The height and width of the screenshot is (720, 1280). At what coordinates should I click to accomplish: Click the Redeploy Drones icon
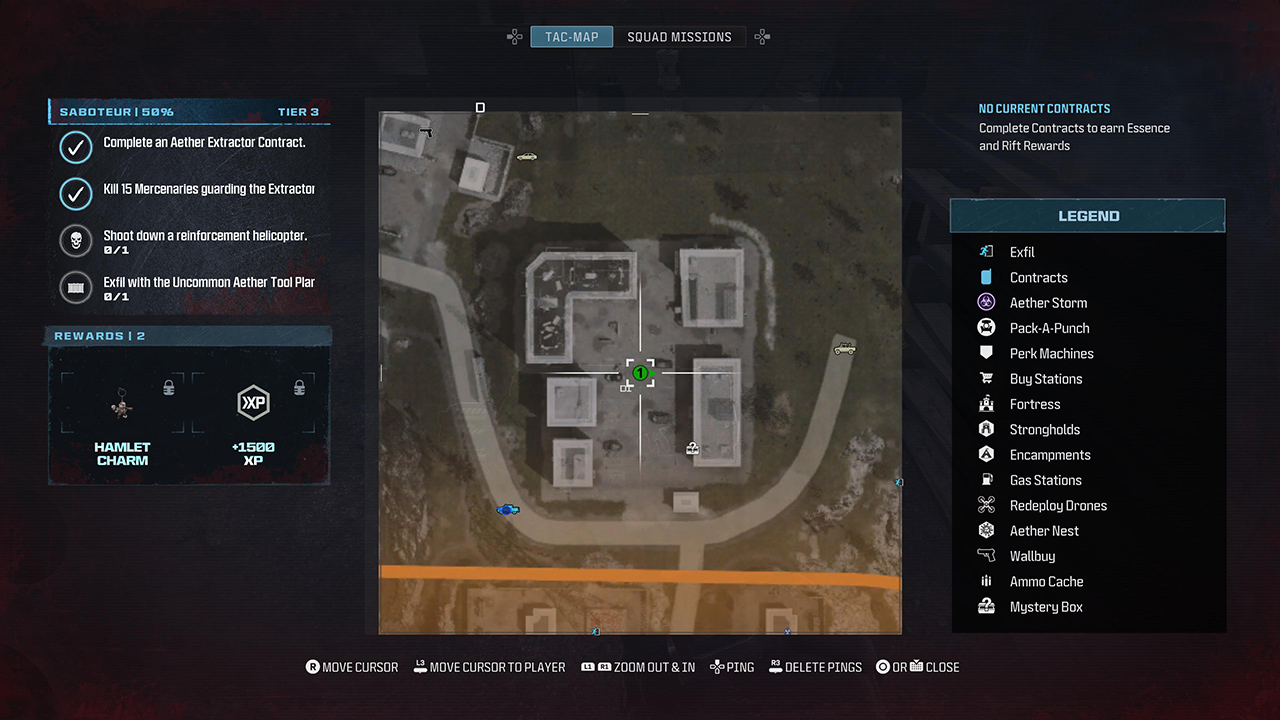click(988, 505)
